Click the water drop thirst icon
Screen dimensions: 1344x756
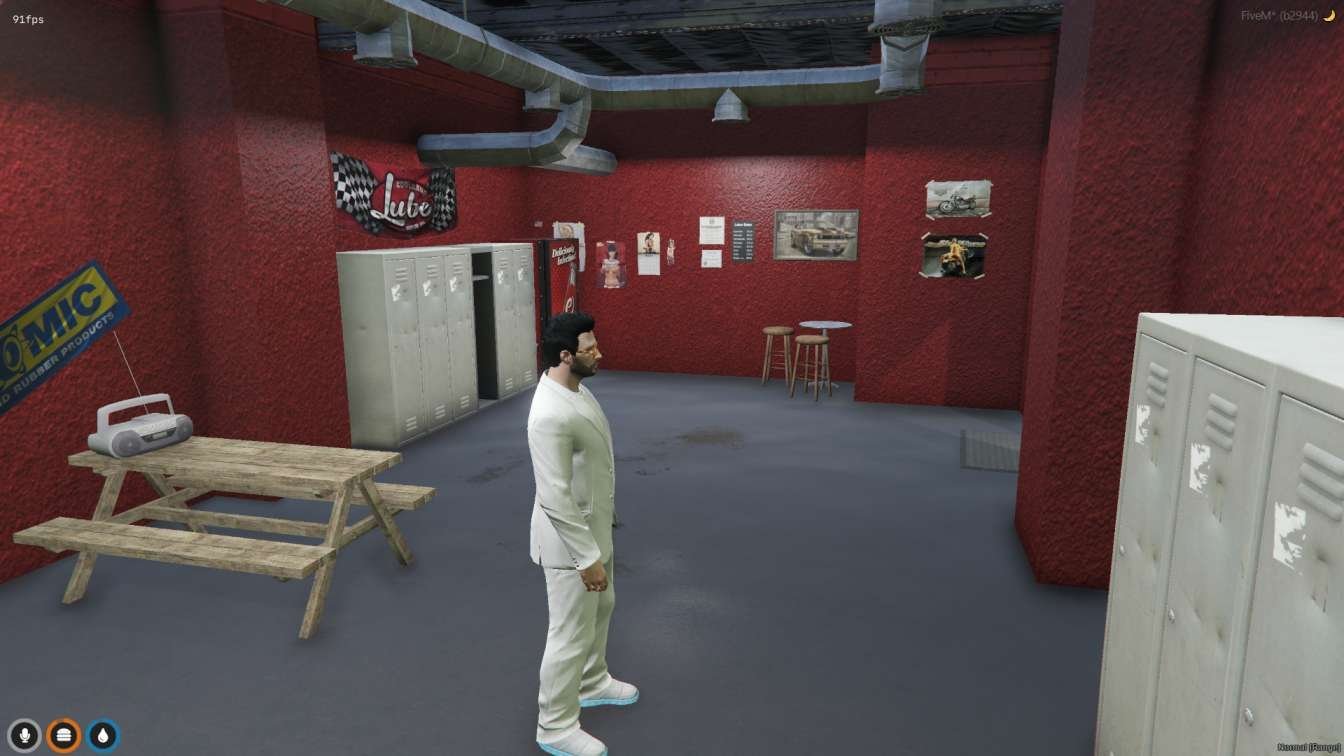[x=102, y=736]
